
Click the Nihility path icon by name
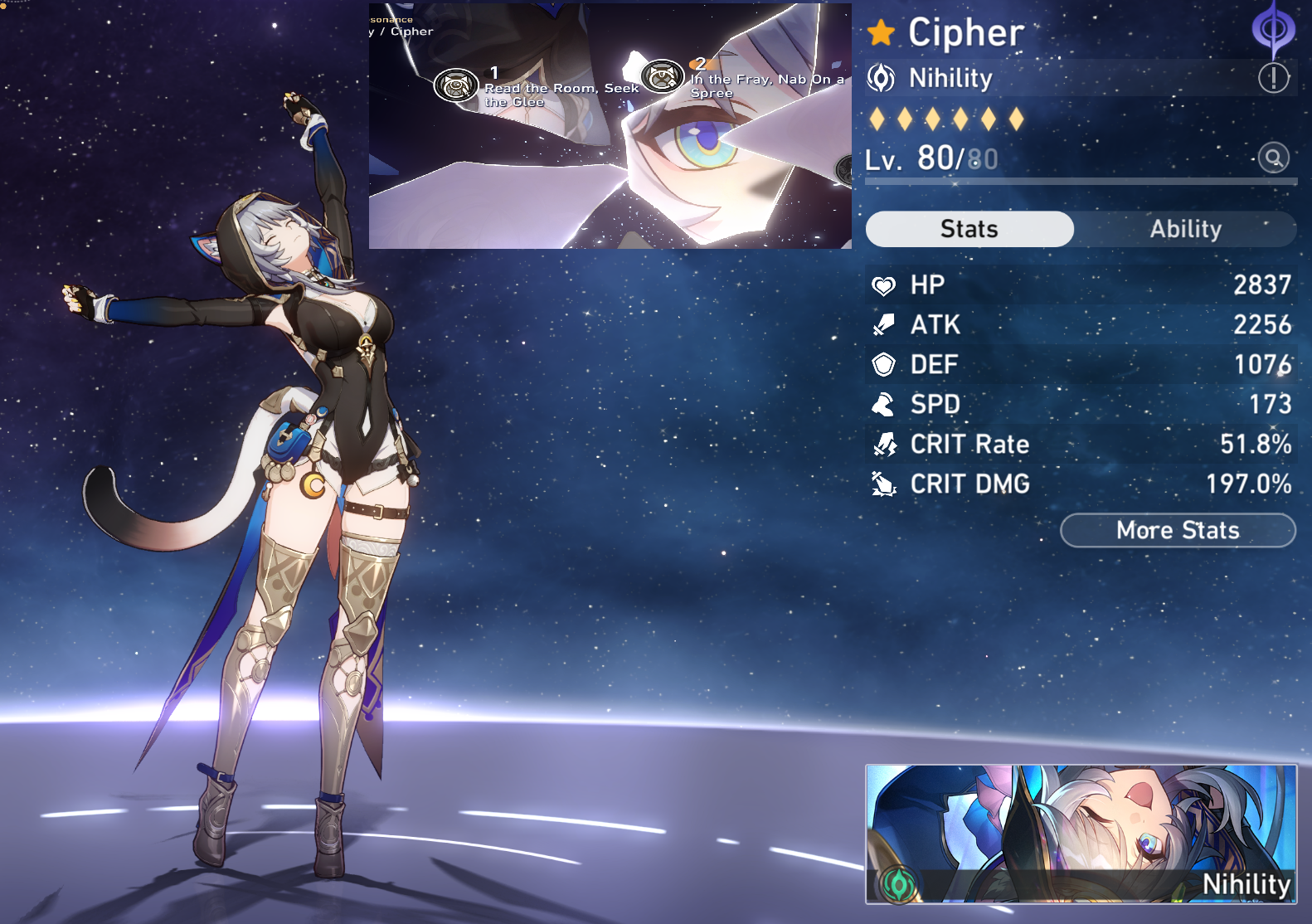coord(881,78)
